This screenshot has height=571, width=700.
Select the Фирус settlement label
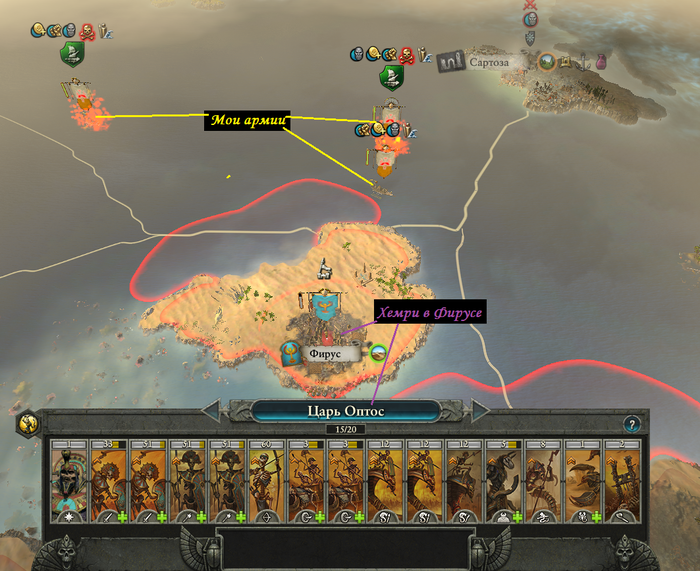pyautogui.click(x=325, y=354)
